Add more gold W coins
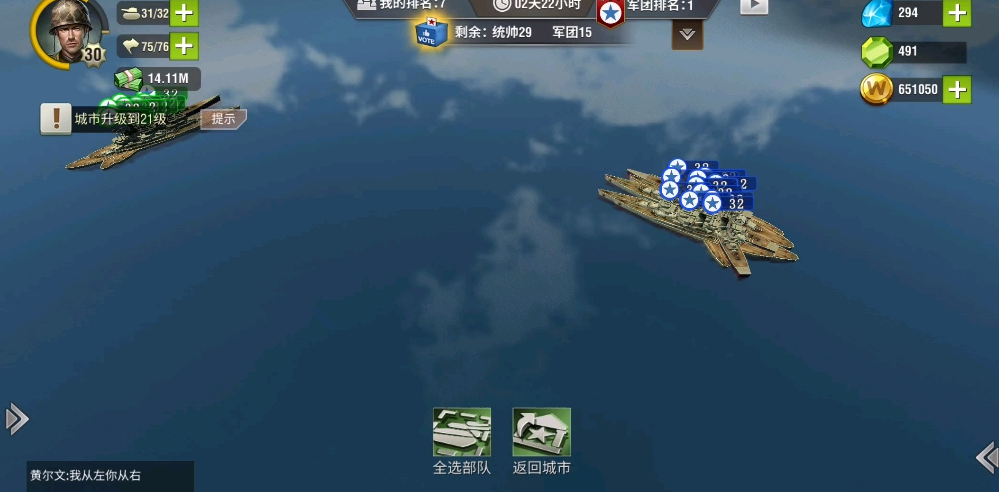999x492 pixels. [x=957, y=90]
